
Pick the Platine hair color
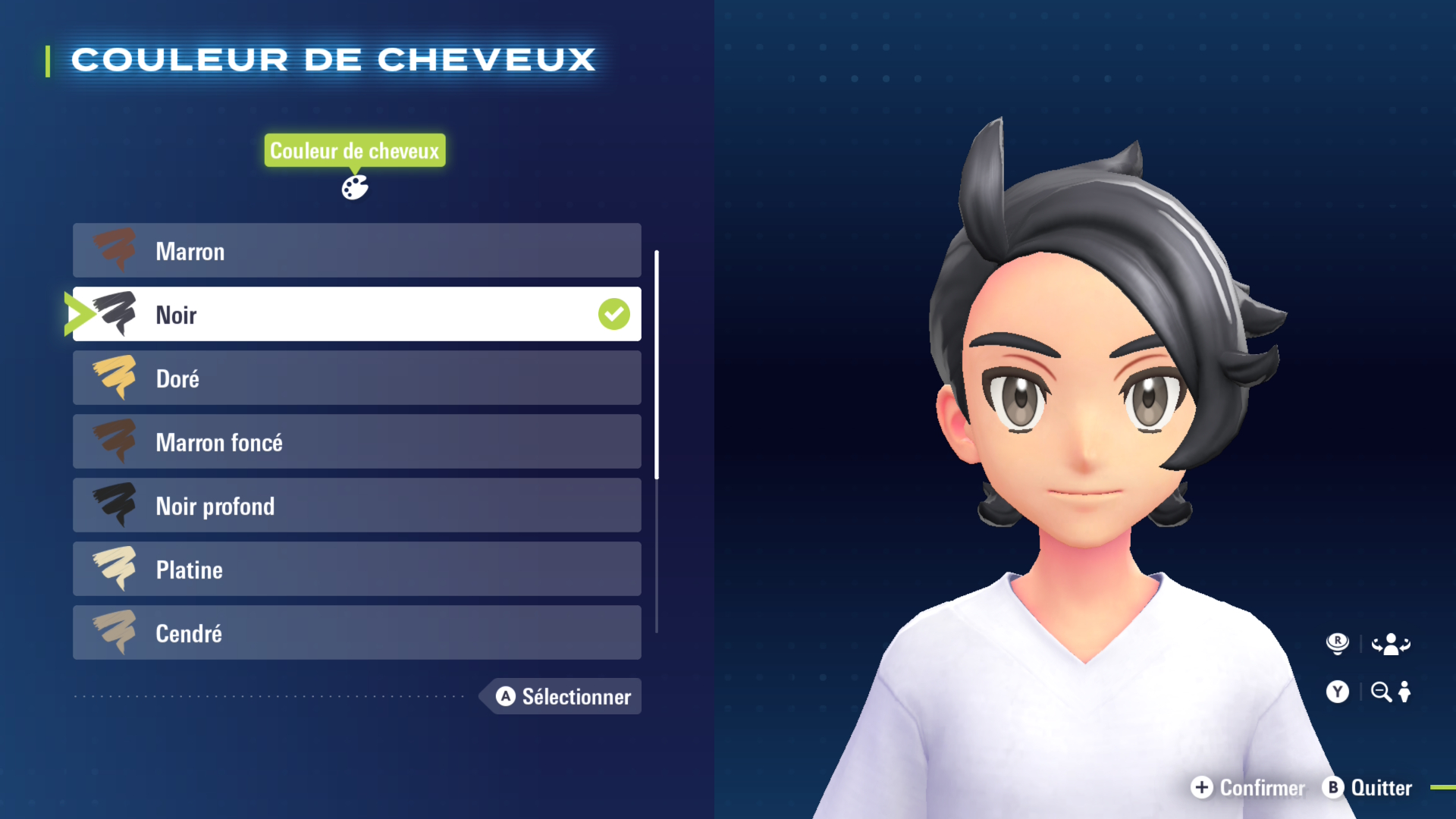356,570
